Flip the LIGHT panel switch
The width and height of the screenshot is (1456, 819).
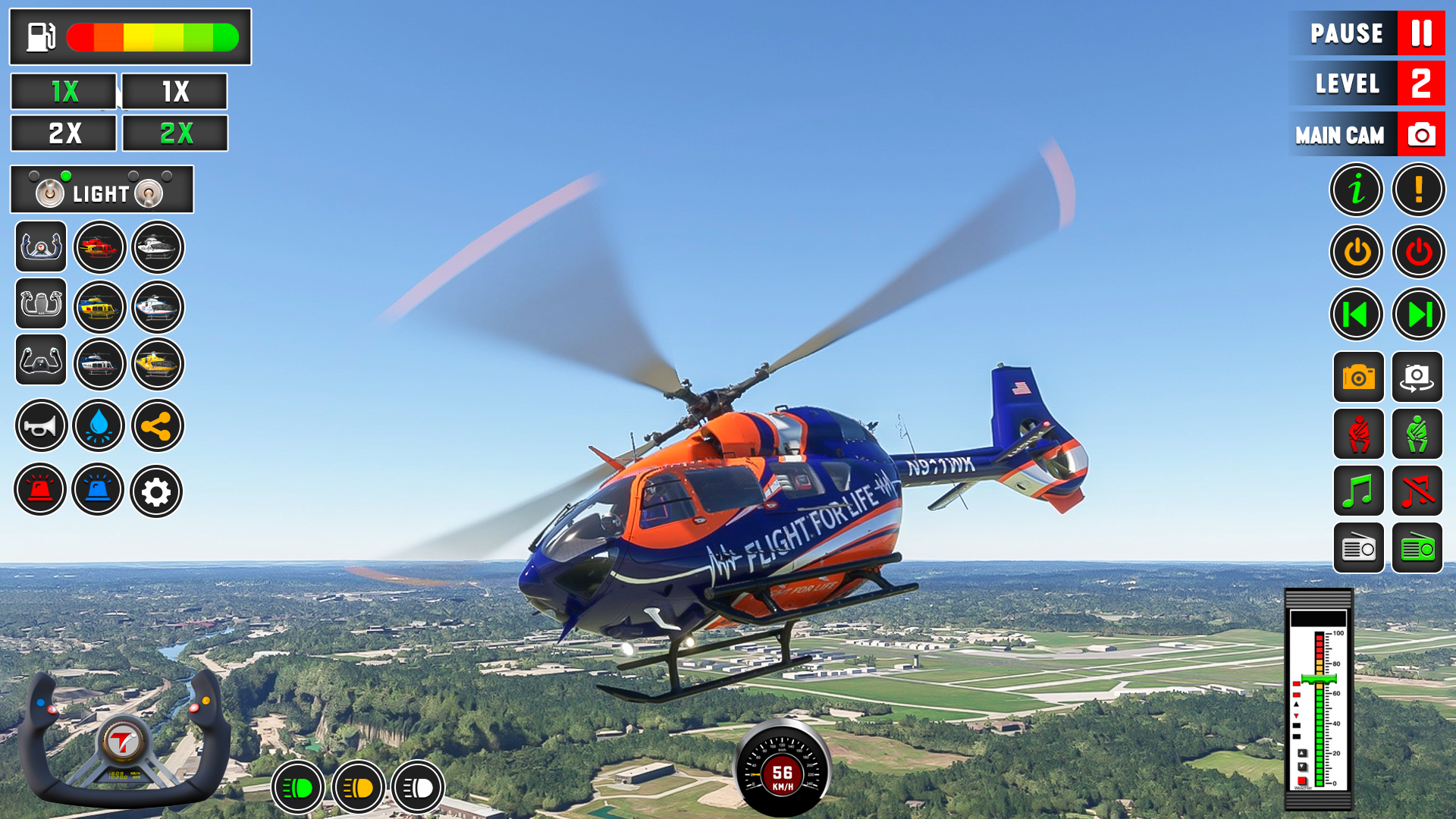[52, 191]
